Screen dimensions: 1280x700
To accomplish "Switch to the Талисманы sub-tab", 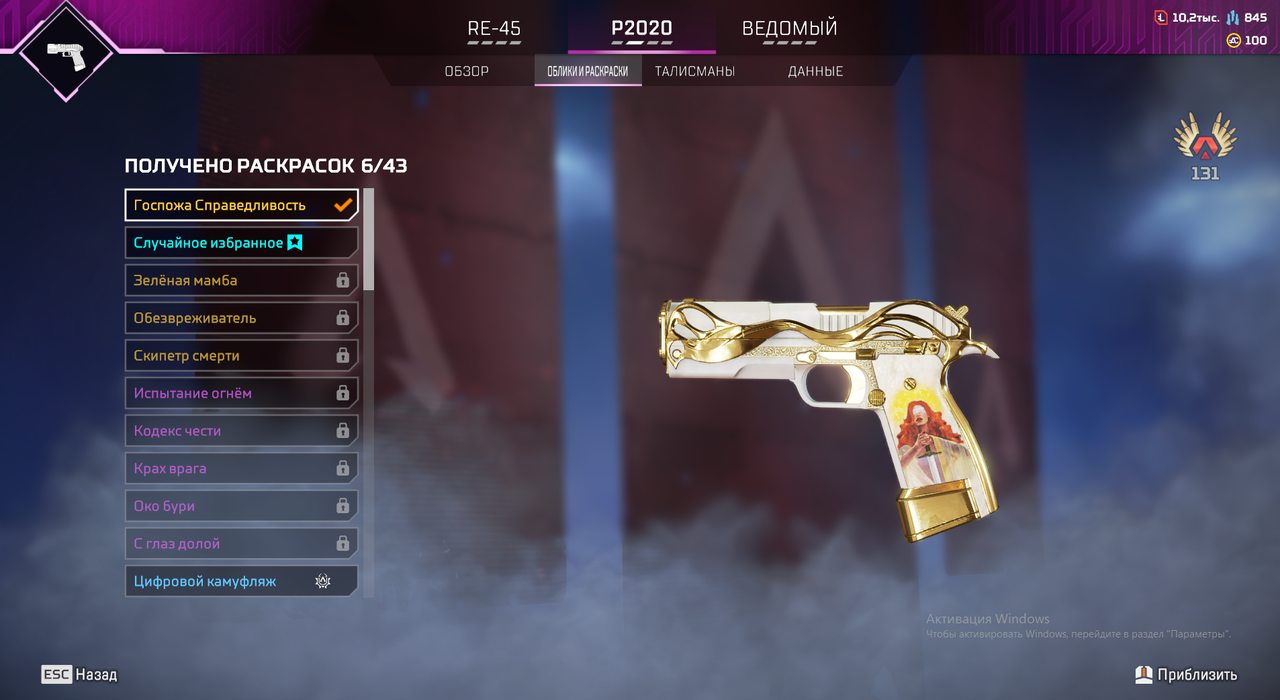I will coord(695,71).
